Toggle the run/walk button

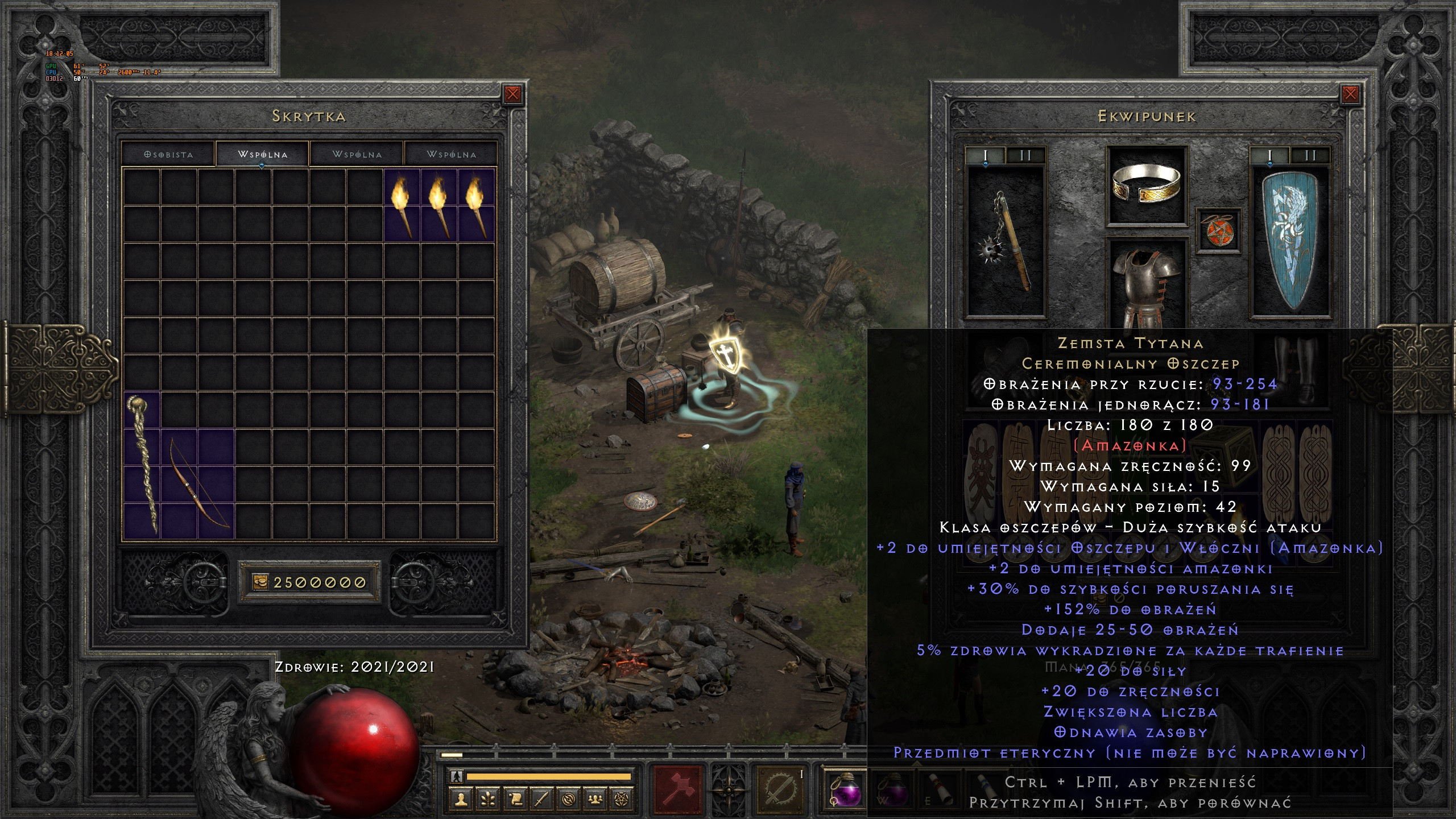(x=456, y=776)
